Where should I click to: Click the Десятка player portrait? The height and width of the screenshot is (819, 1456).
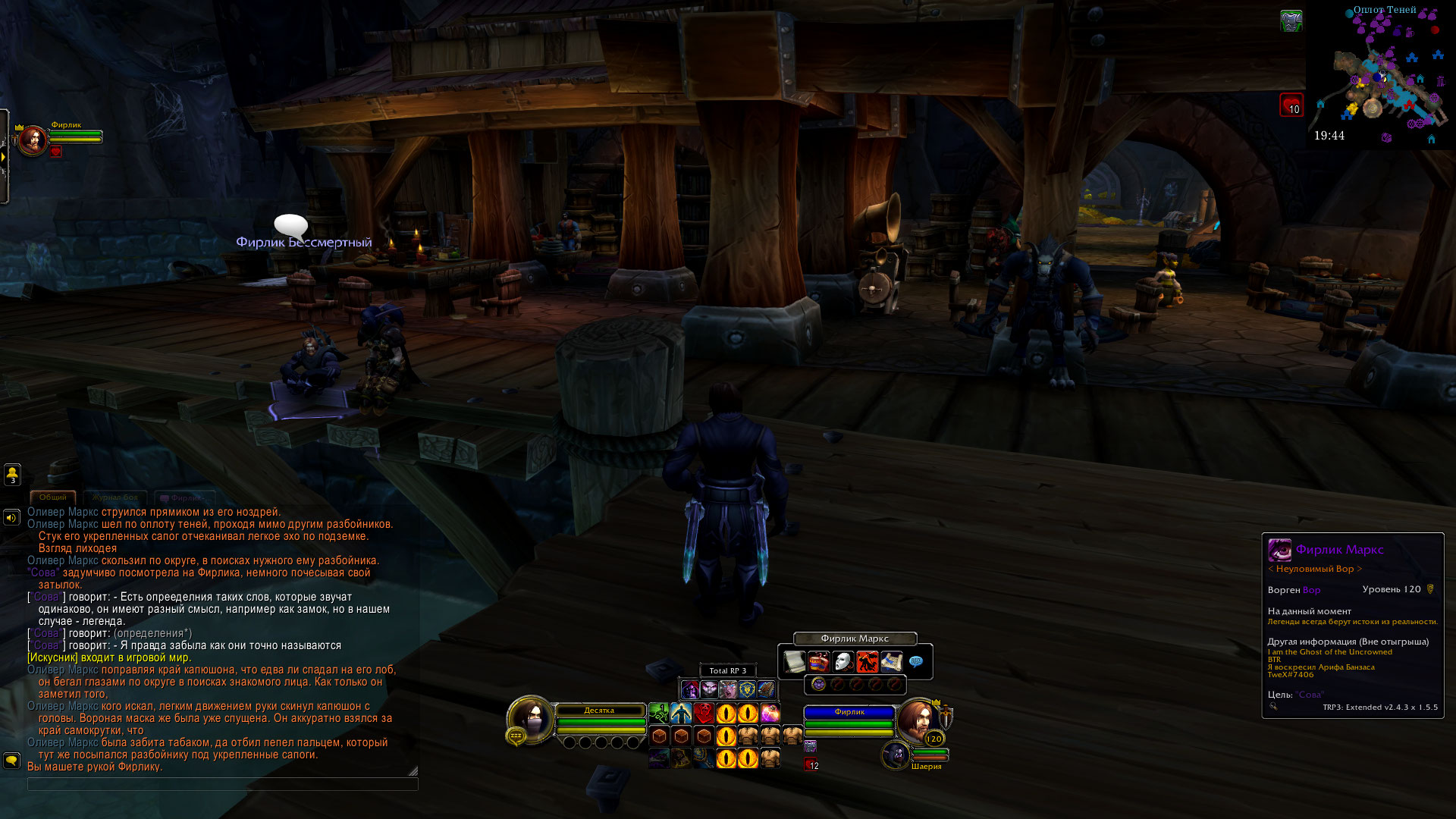click(x=529, y=719)
